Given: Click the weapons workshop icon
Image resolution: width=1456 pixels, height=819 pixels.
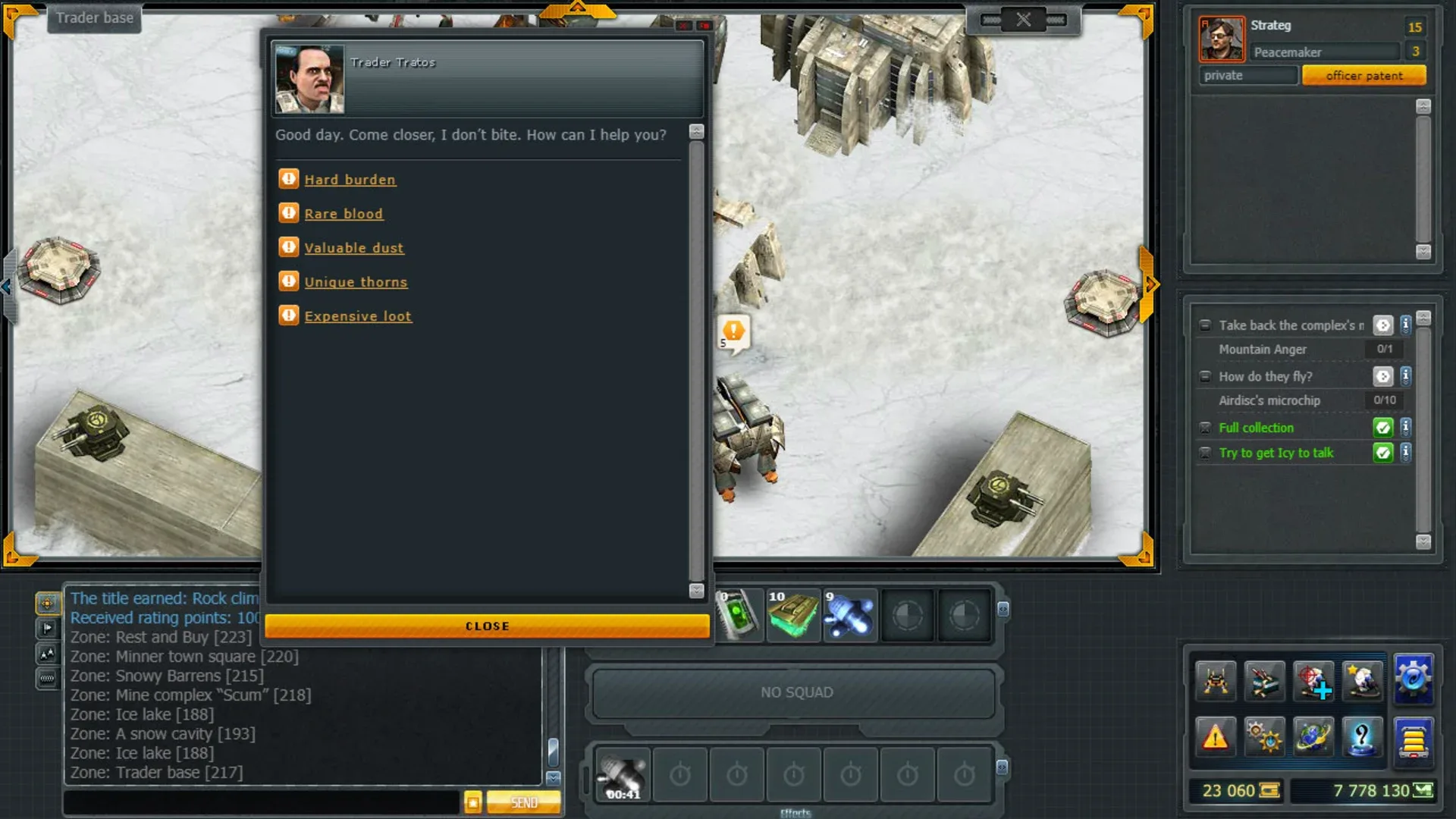Looking at the screenshot, I should point(1263,680).
